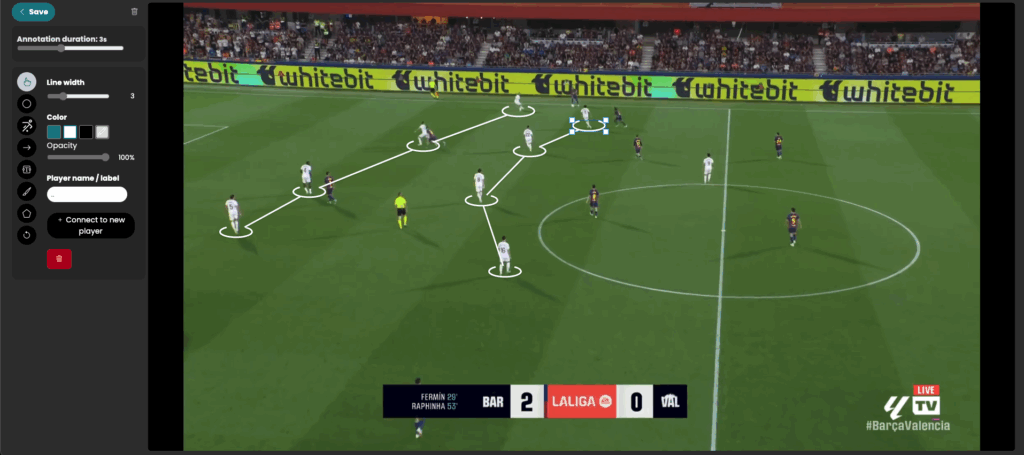Adjust the Annotation duration slider
1024x455 pixels.
62,48
